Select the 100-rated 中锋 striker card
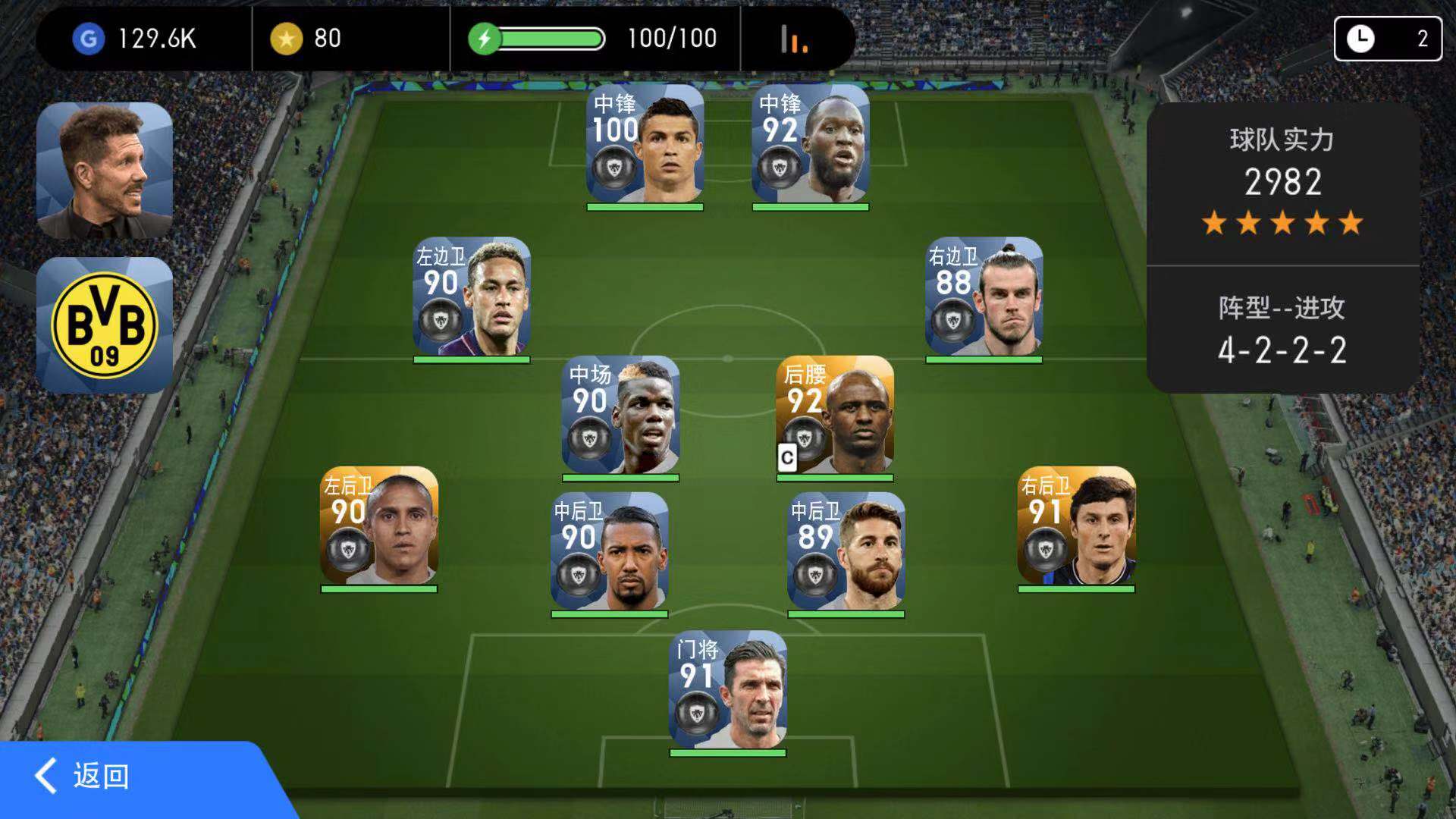Viewport: 1456px width, 819px height. pos(645,145)
